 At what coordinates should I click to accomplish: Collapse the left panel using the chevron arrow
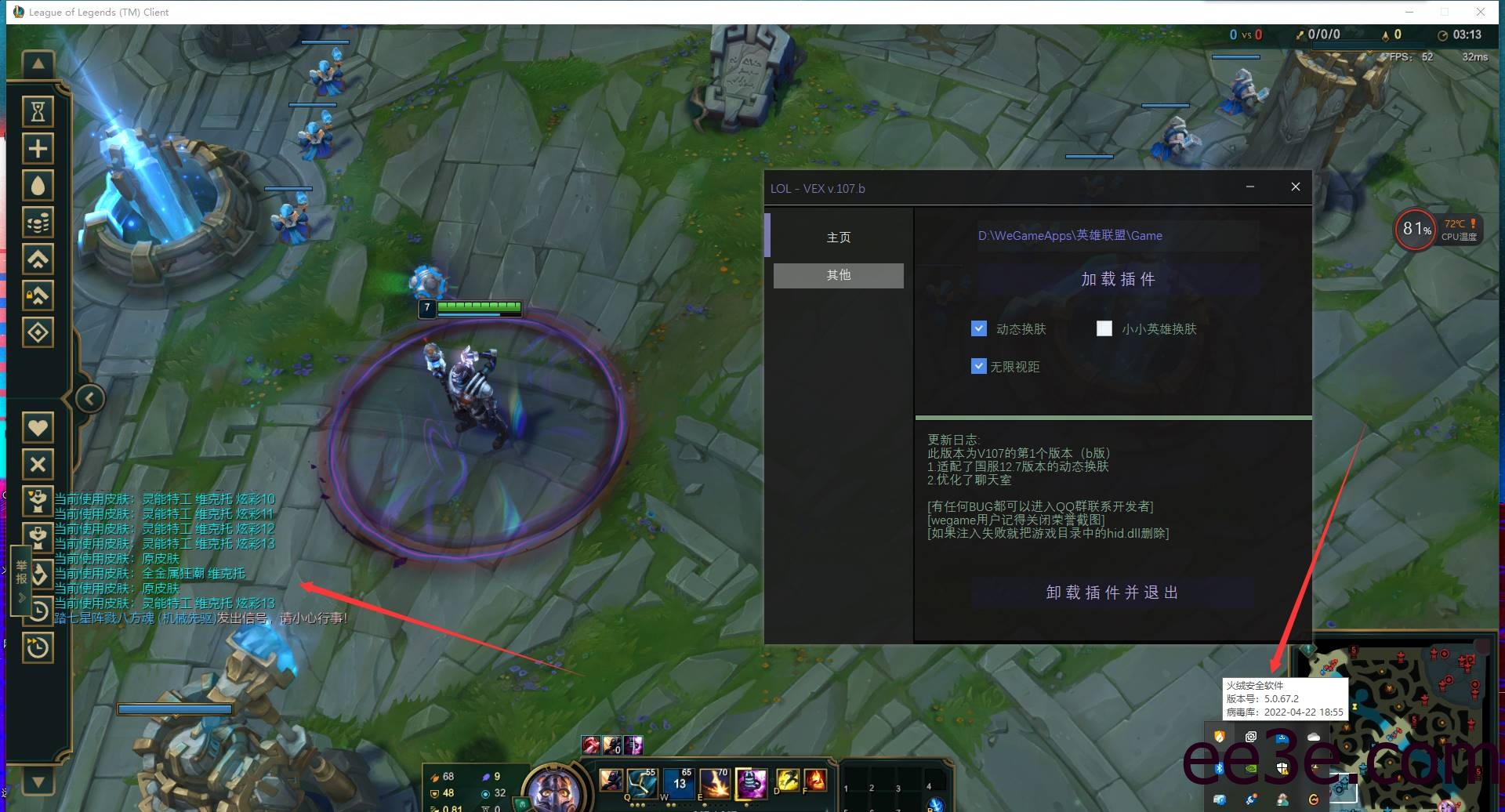tap(89, 398)
